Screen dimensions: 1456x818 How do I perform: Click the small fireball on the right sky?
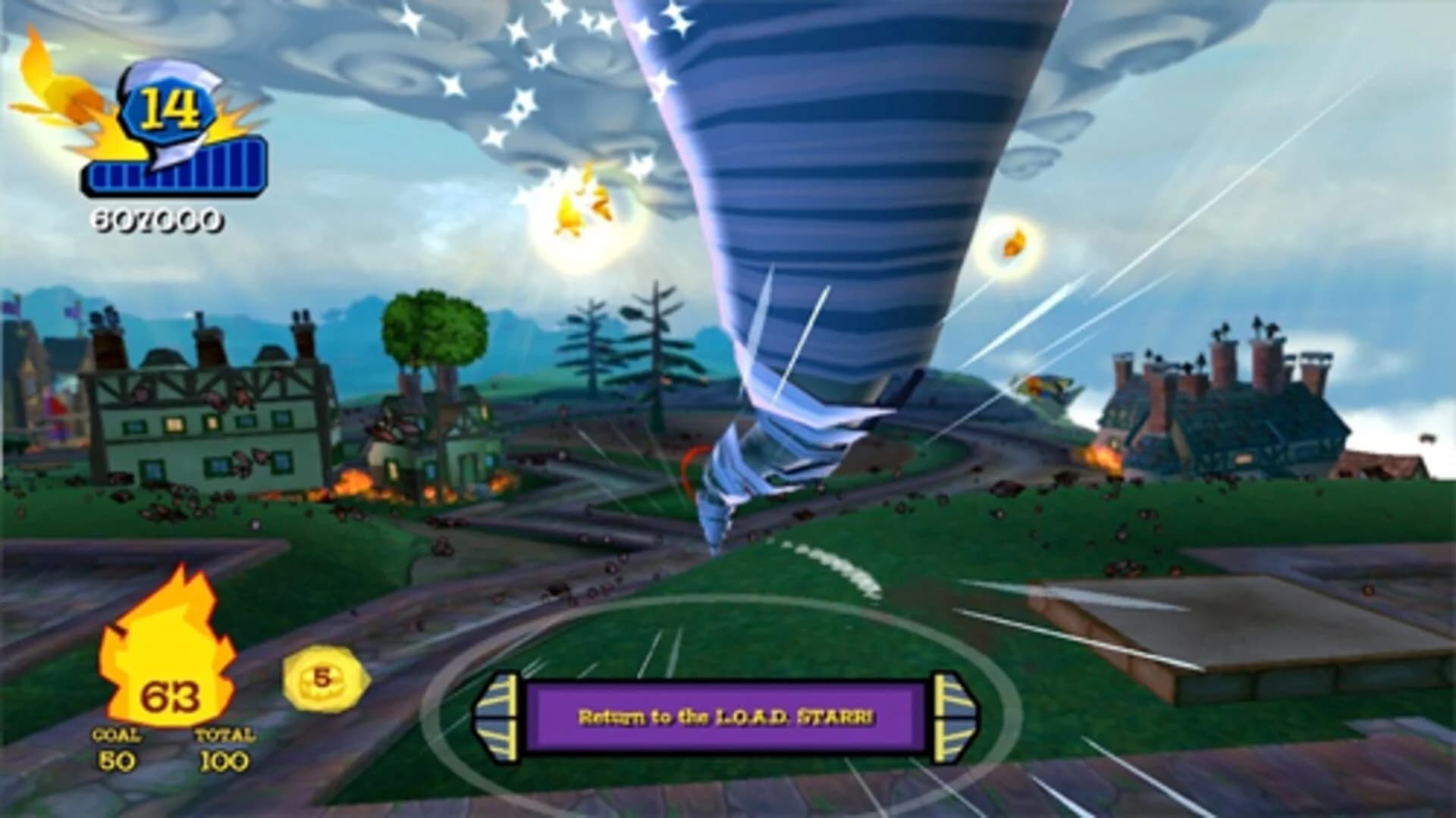(1014, 241)
